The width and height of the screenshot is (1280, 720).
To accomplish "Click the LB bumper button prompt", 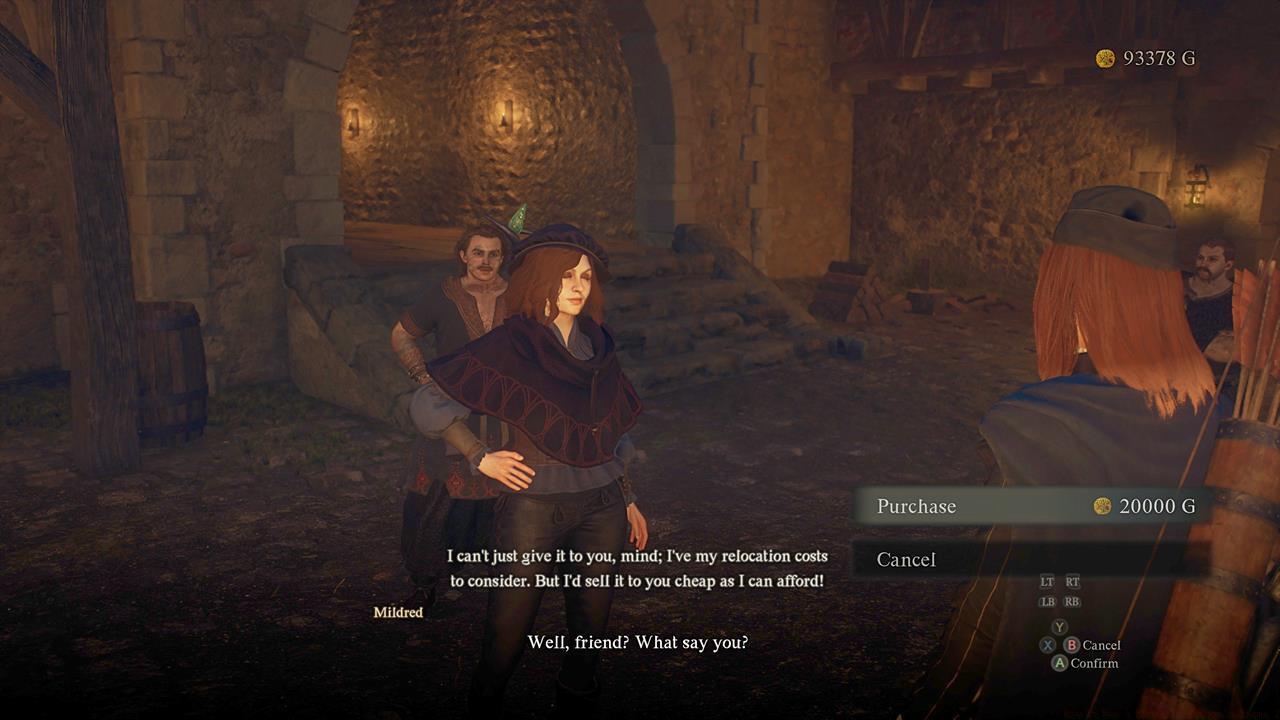I will (x=1047, y=602).
